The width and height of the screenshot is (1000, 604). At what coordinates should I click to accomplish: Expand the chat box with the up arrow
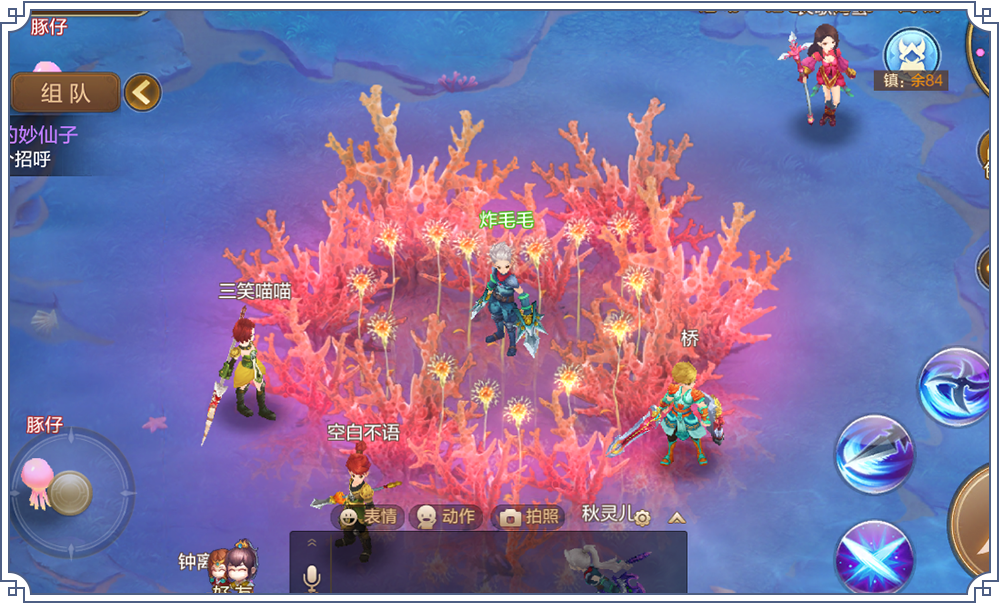[677, 517]
